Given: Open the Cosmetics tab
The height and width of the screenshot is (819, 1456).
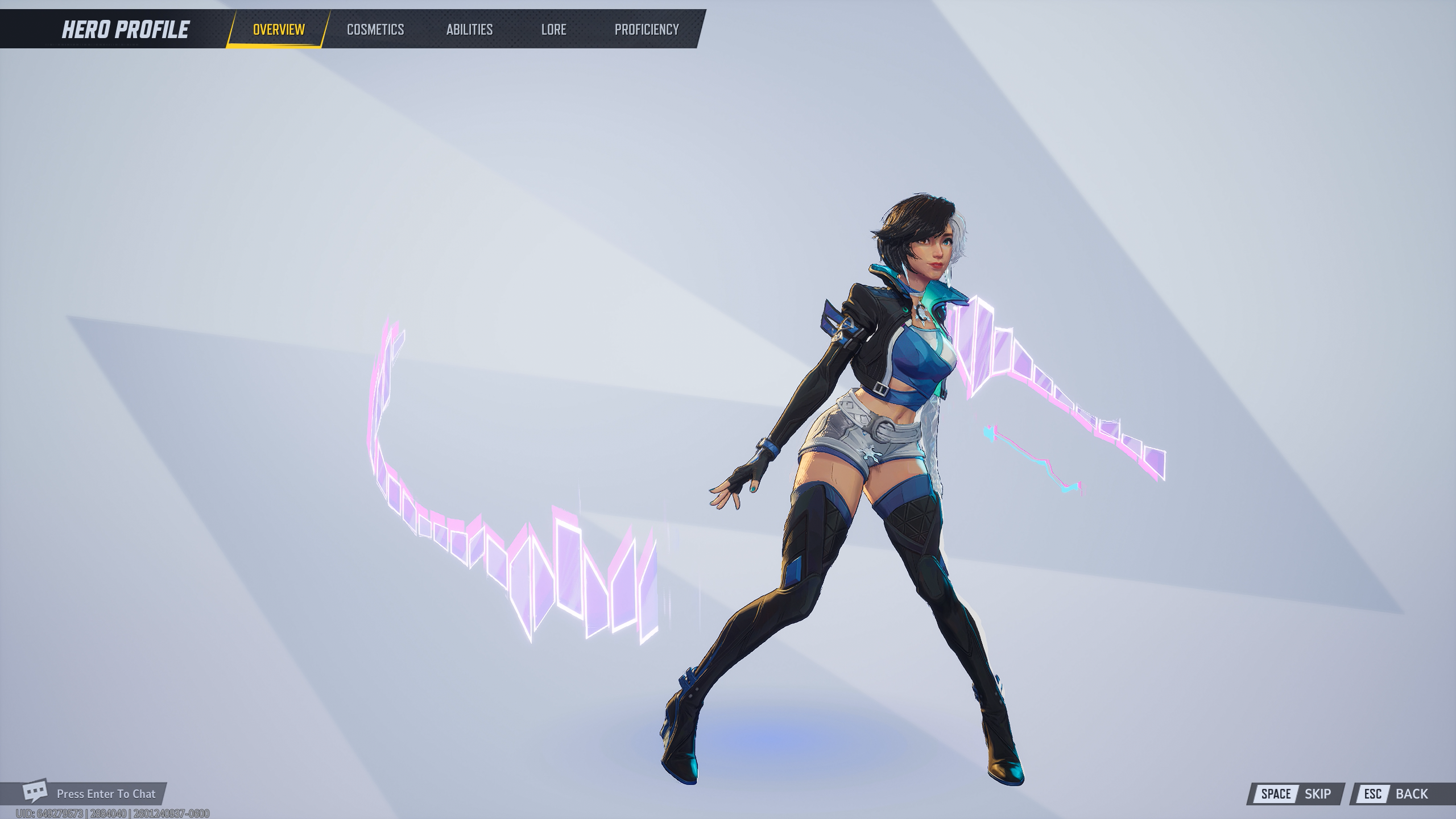Looking at the screenshot, I should point(375,30).
